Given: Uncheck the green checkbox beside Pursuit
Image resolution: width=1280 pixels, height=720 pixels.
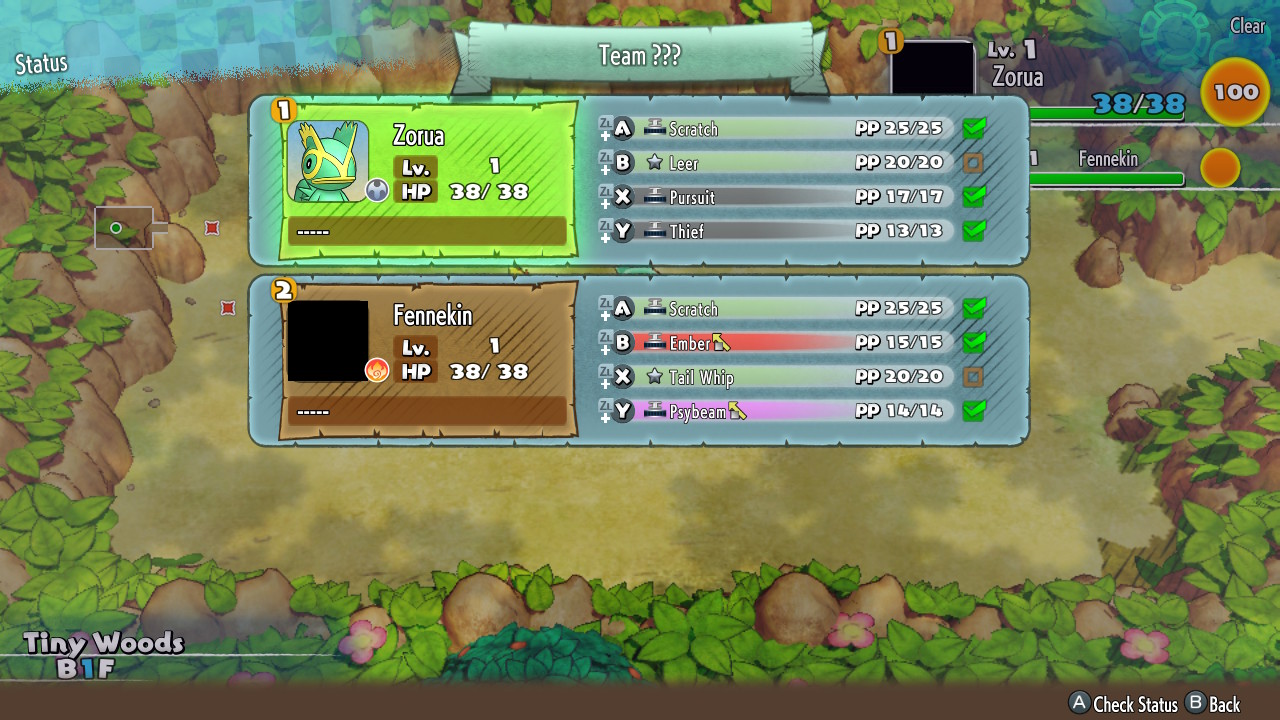Looking at the screenshot, I should (x=973, y=197).
